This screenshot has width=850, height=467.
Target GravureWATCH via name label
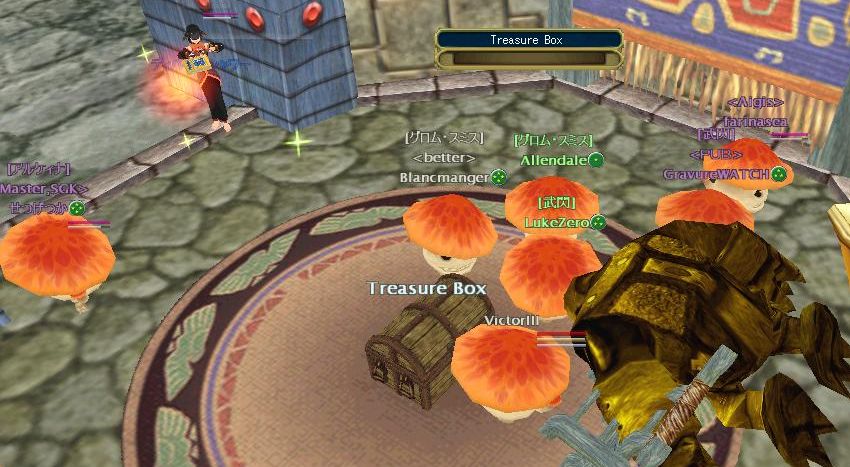coord(716,175)
